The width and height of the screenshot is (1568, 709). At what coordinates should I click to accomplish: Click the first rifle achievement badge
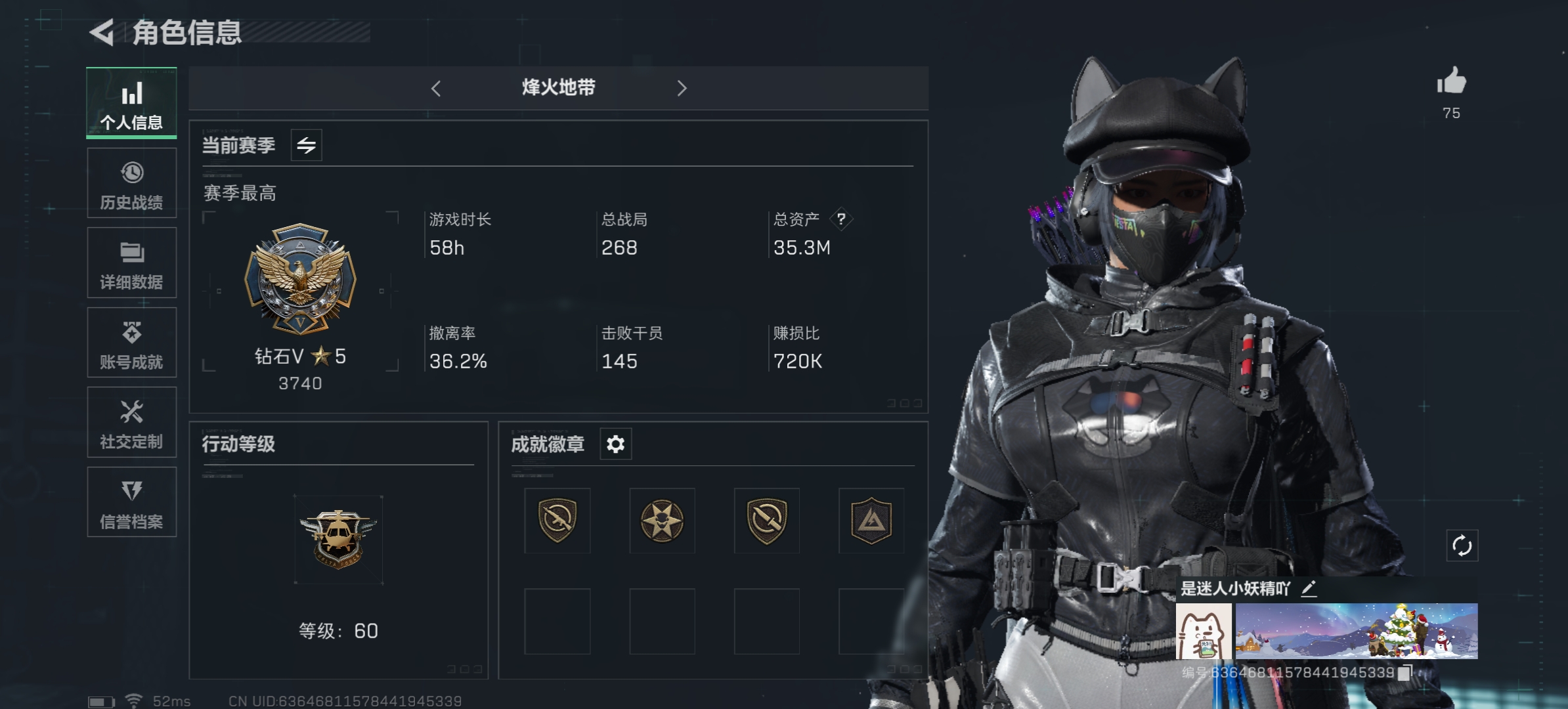pos(557,521)
